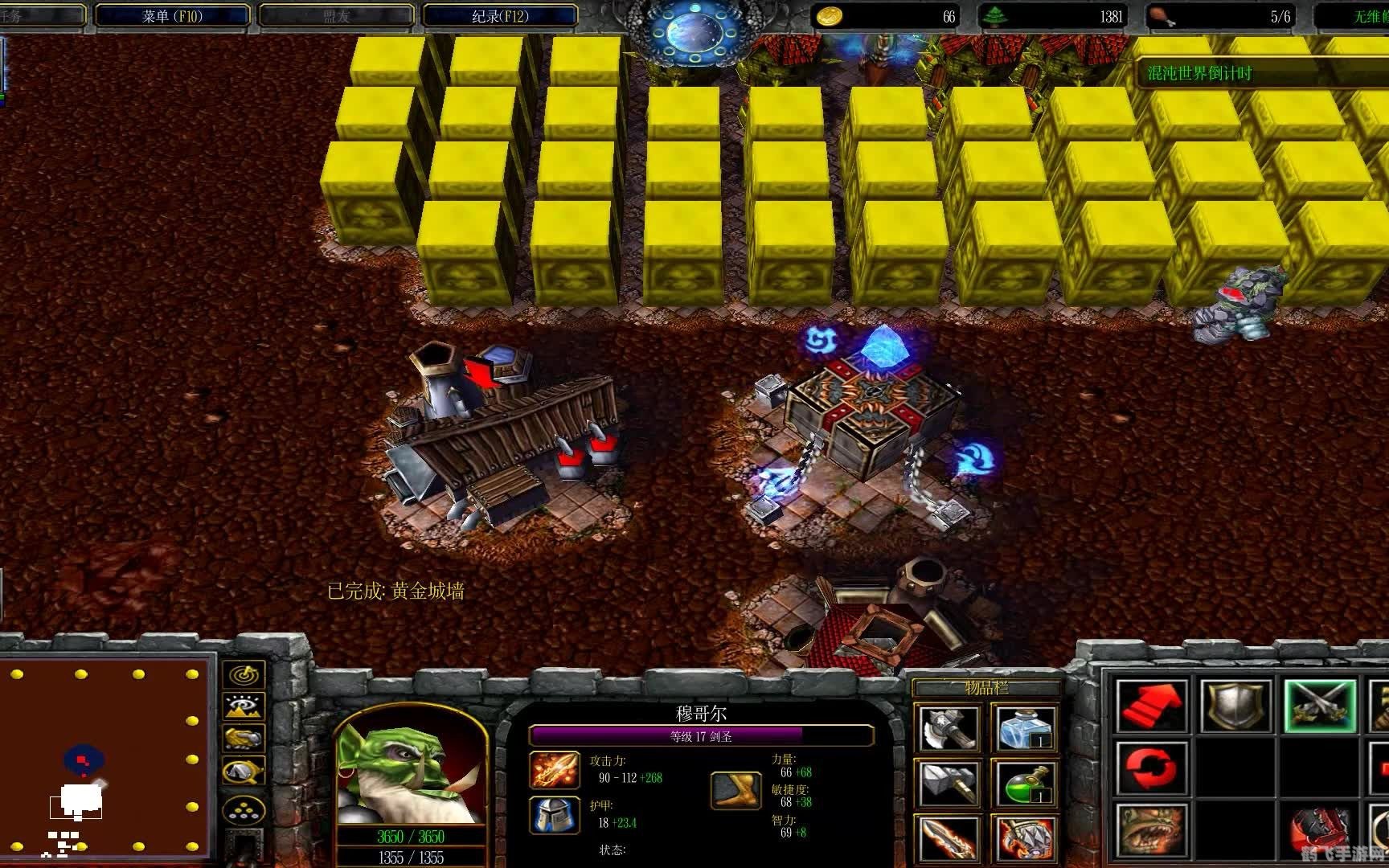Viewport: 1389px width, 868px height.
Task: Toggle minimap ally color mode button
Action: click(243, 738)
